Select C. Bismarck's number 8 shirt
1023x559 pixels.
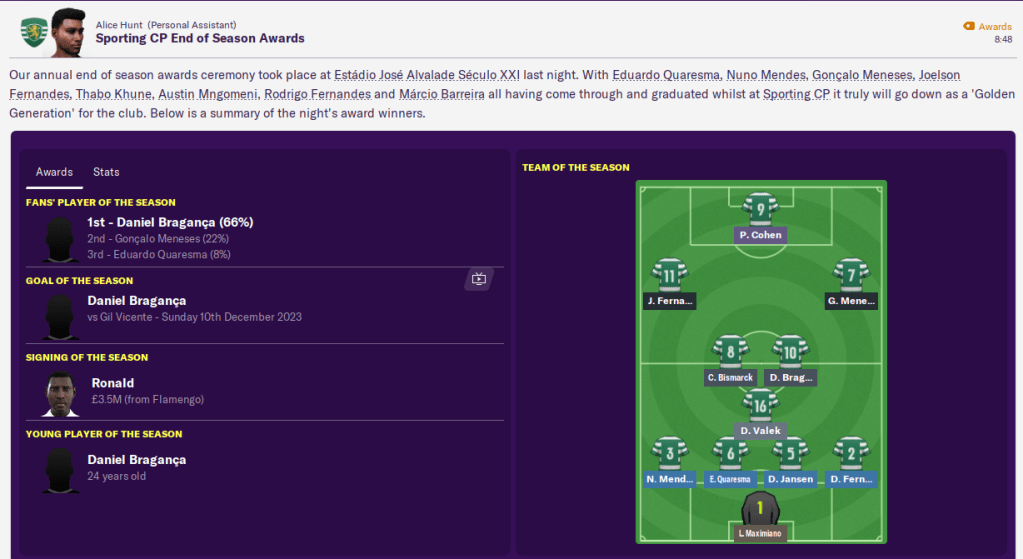[730, 353]
